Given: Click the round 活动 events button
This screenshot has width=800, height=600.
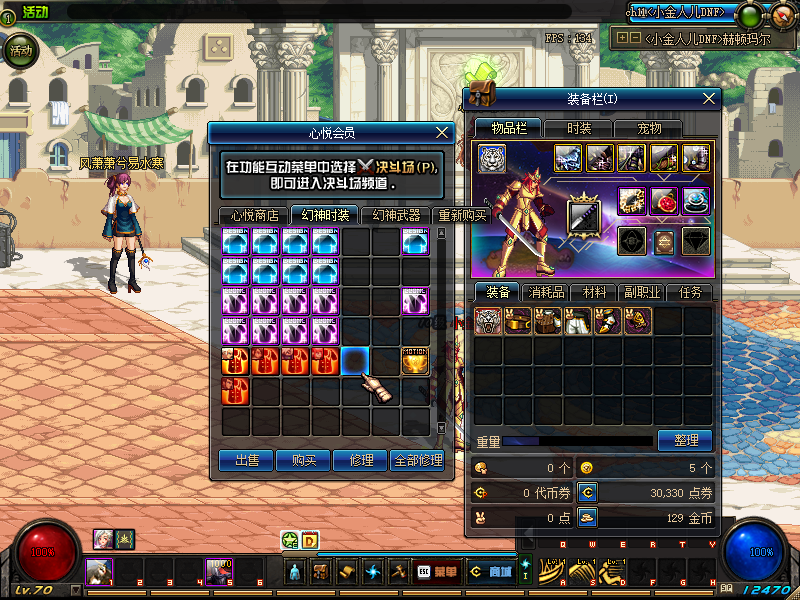Looking at the screenshot, I should click(x=20, y=49).
